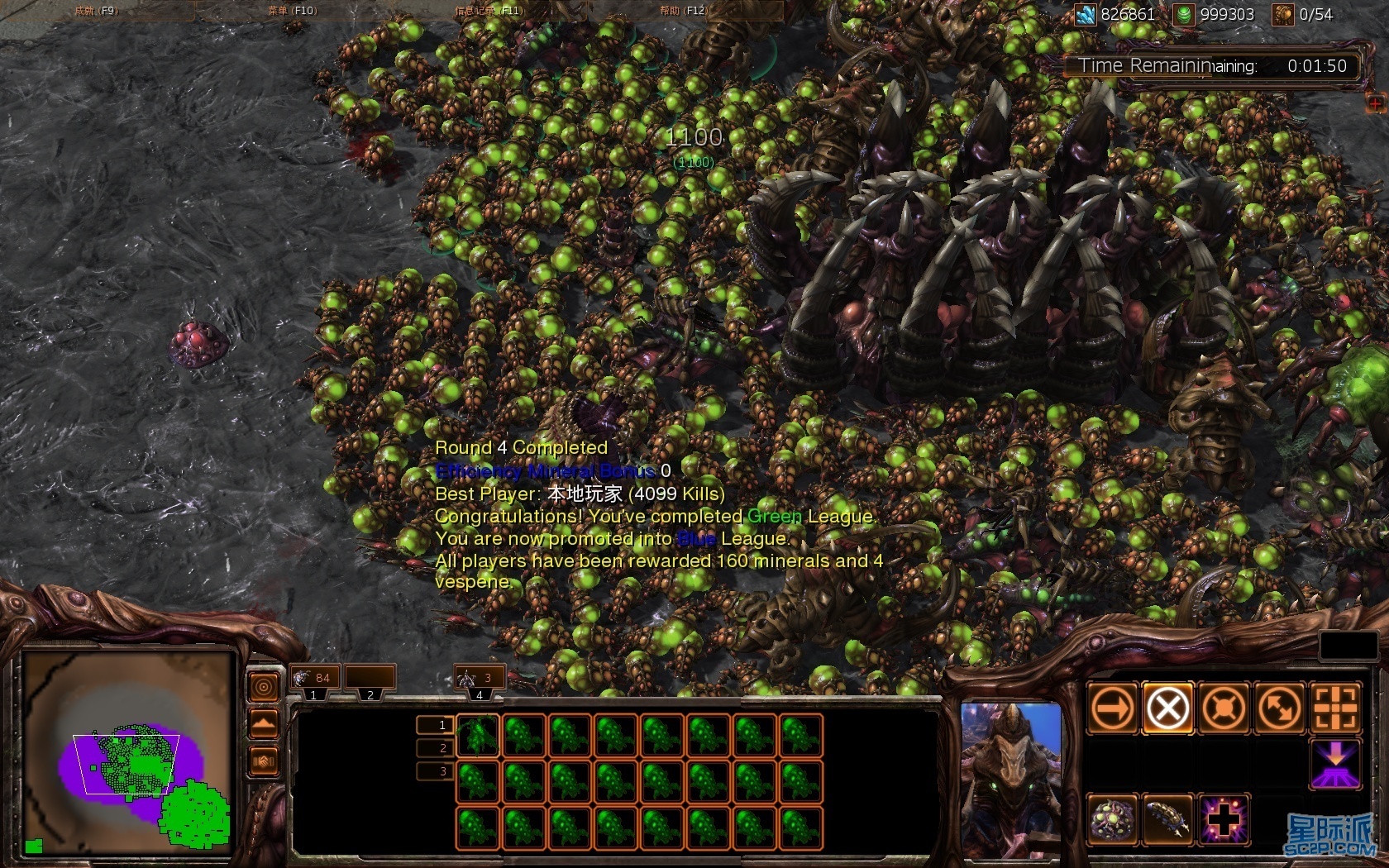Open the 信息记录 (F11) message log
Viewport: 1389px width, 868px height.
tap(488, 11)
